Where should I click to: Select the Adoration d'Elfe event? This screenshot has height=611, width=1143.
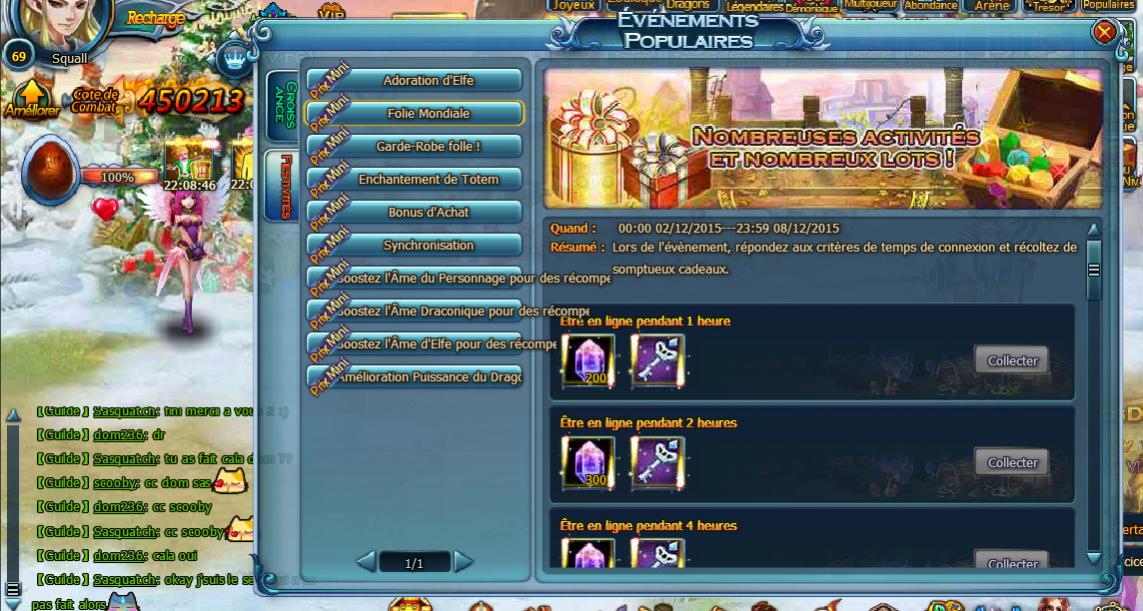(428, 81)
